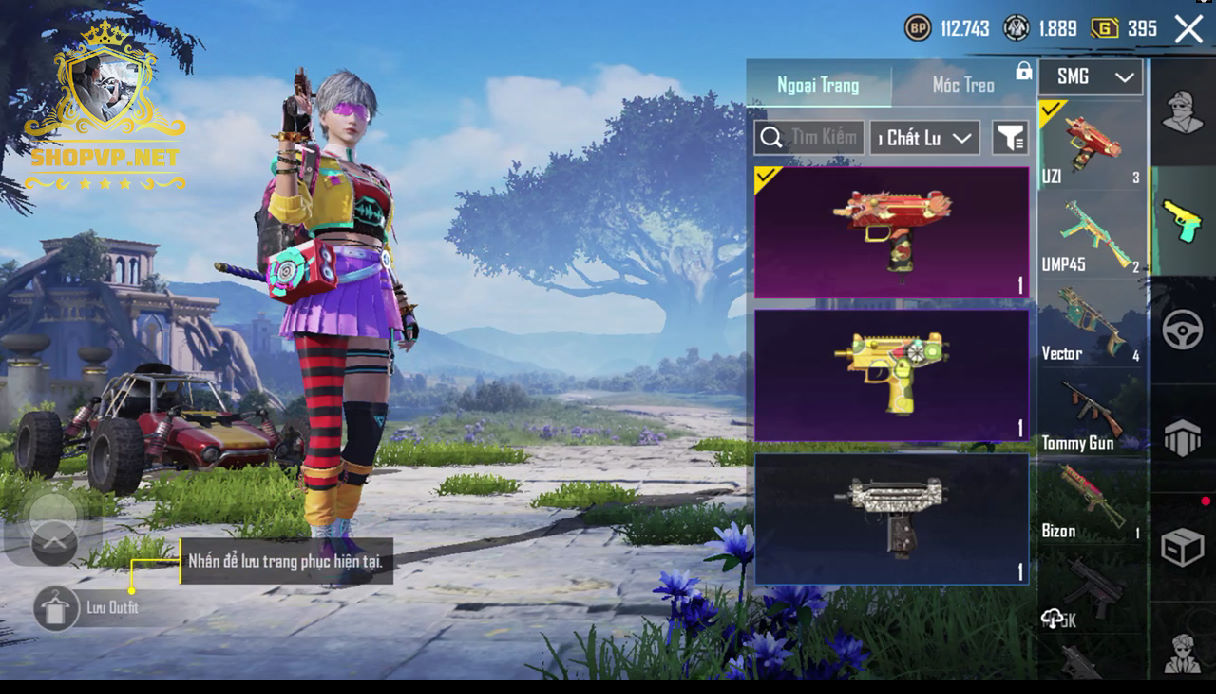Image resolution: width=1216 pixels, height=694 pixels.
Task: Save current outfit with Lưu Outfit
Action: pos(56,608)
